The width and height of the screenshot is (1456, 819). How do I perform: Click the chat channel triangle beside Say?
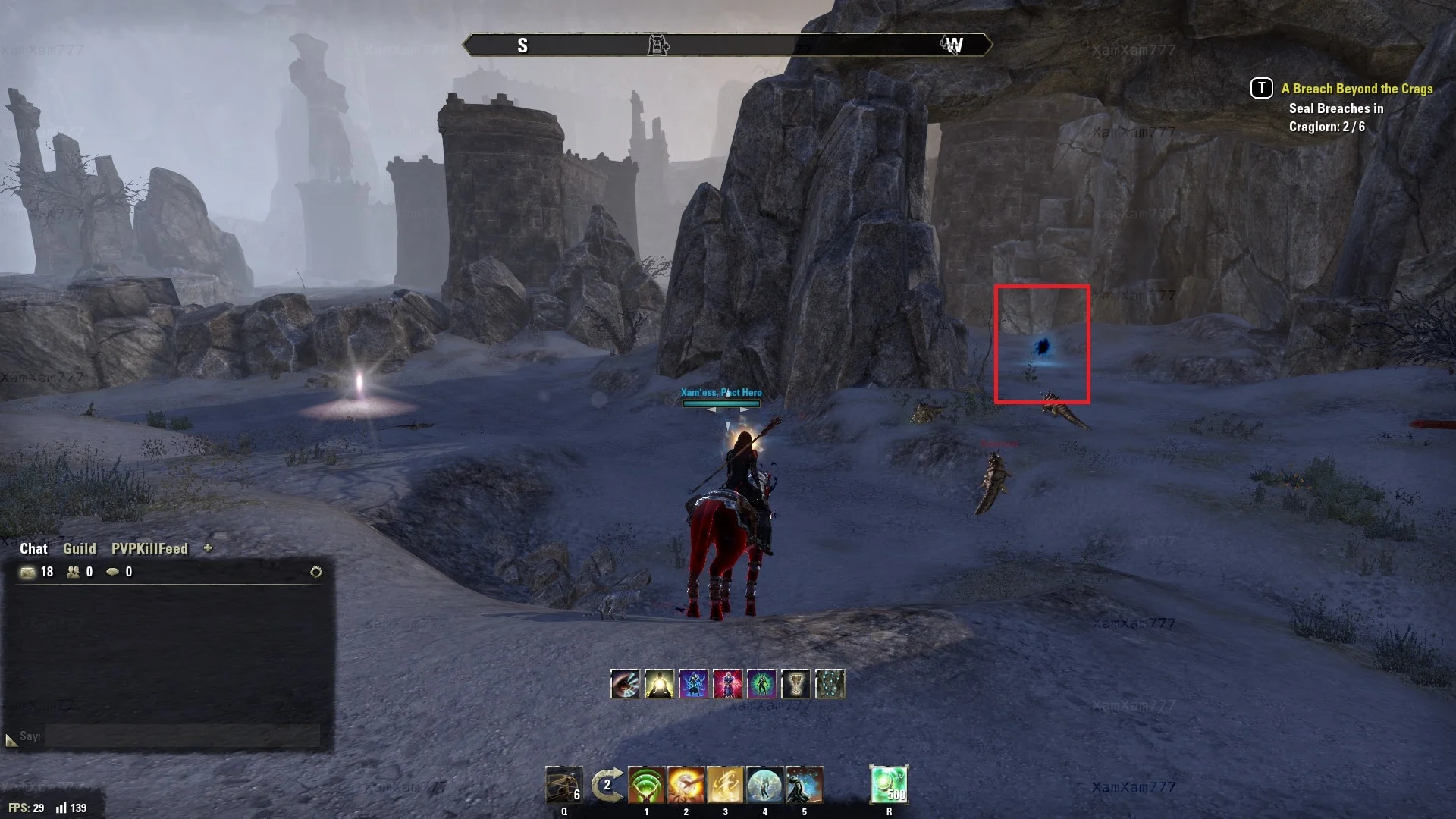click(x=11, y=739)
